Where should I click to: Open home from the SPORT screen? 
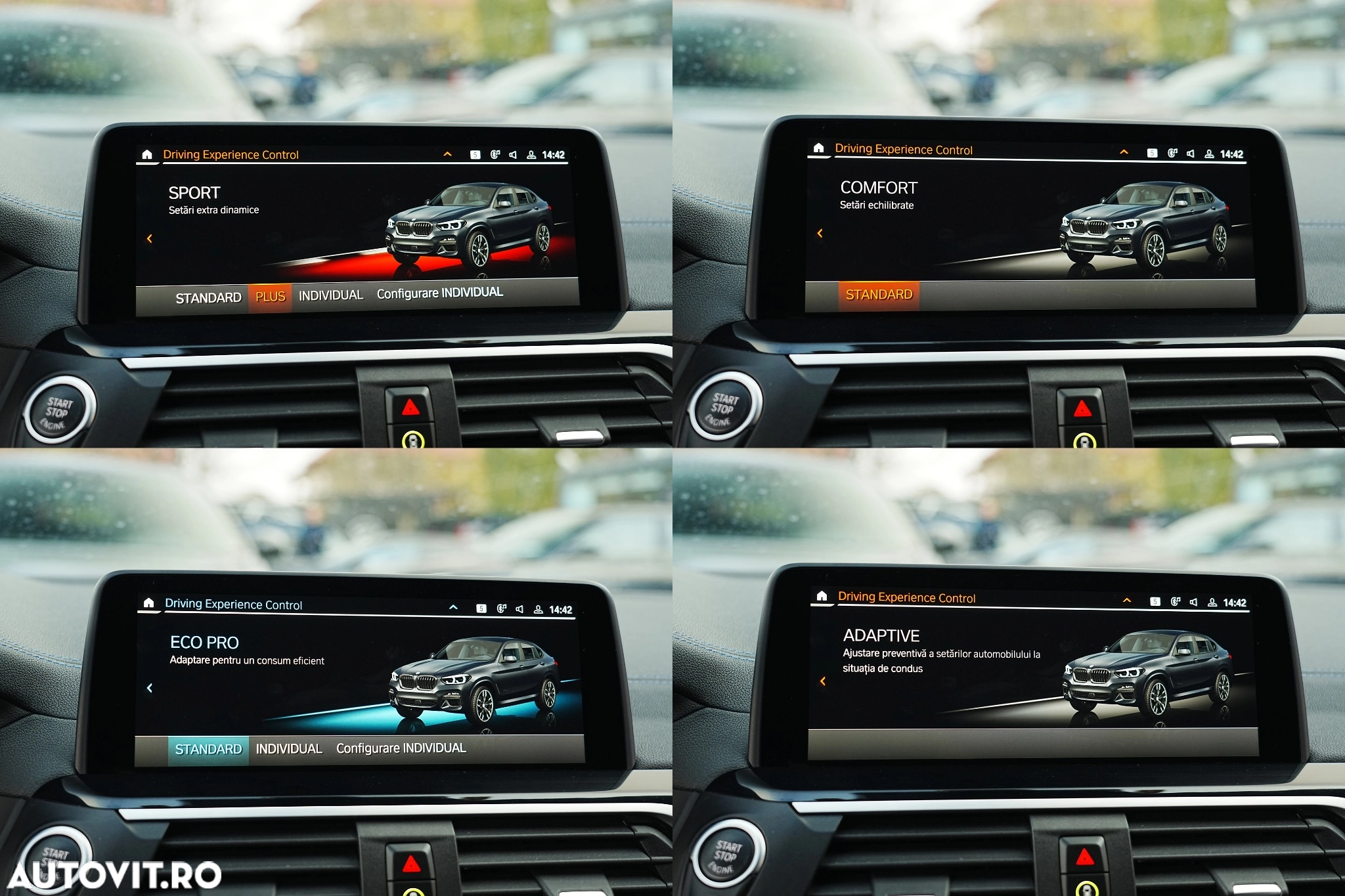(x=147, y=155)
